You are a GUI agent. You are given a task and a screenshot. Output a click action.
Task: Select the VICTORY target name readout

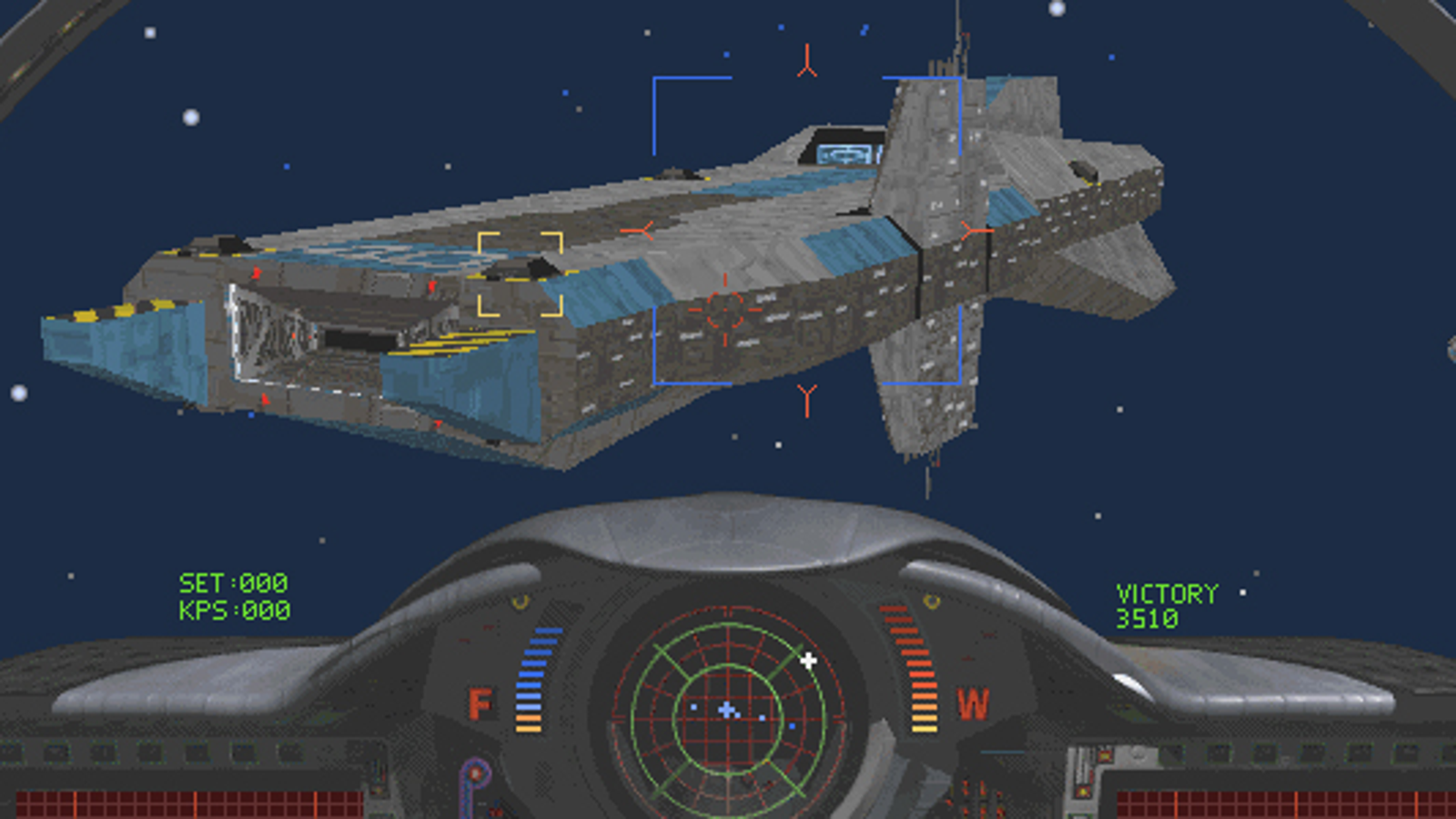(x=1166, y=591)
